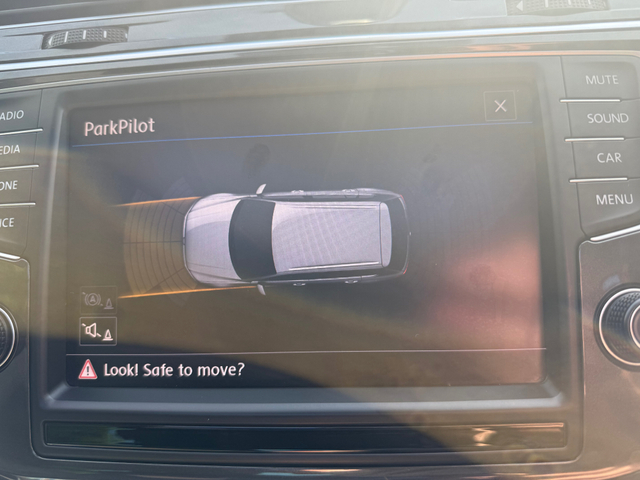Open the PHONE button

click(x=10, y=185)
